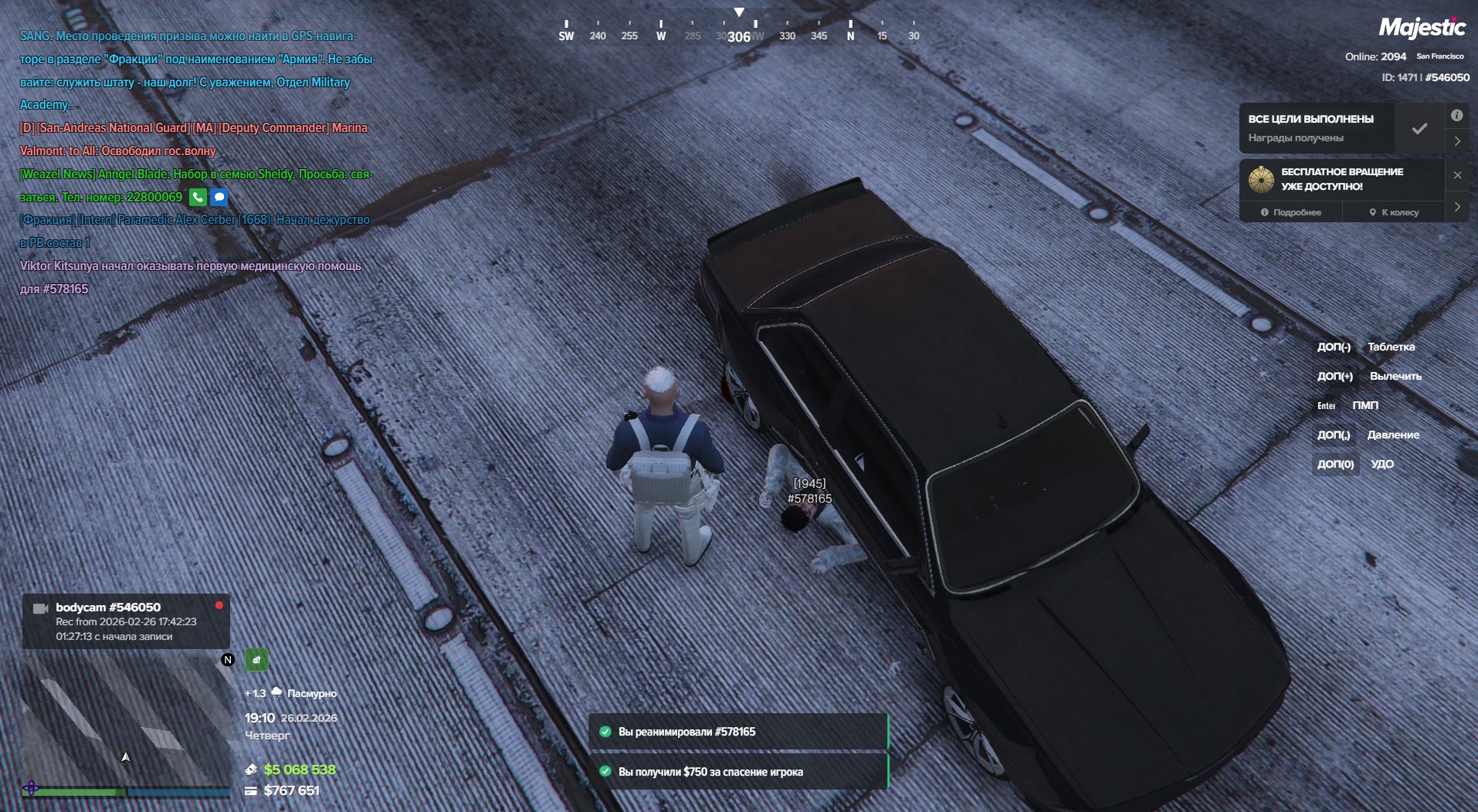This screenshot has height=812, width=1478.
Task: Close the free spin notification
Action: click(1457, 175)
